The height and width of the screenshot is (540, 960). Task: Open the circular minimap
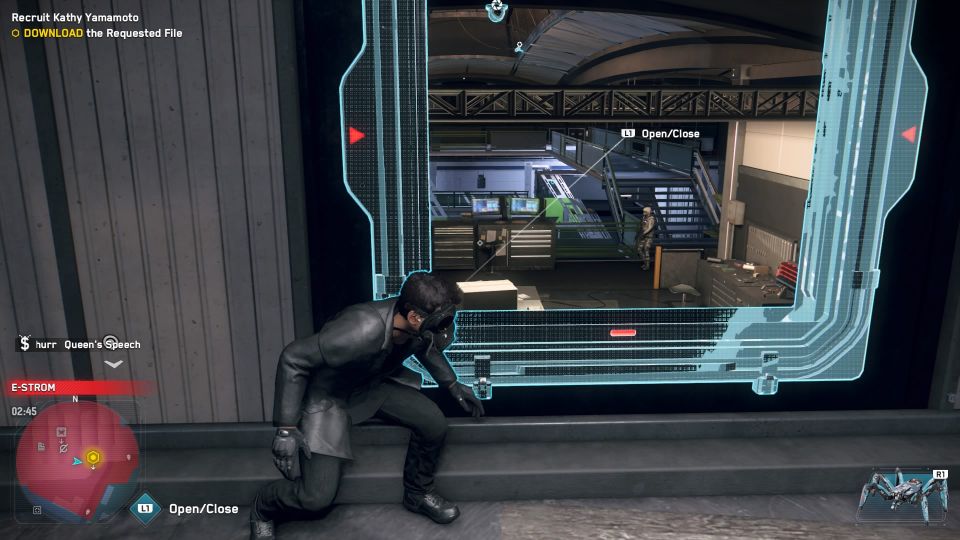[x=76, y=459]
